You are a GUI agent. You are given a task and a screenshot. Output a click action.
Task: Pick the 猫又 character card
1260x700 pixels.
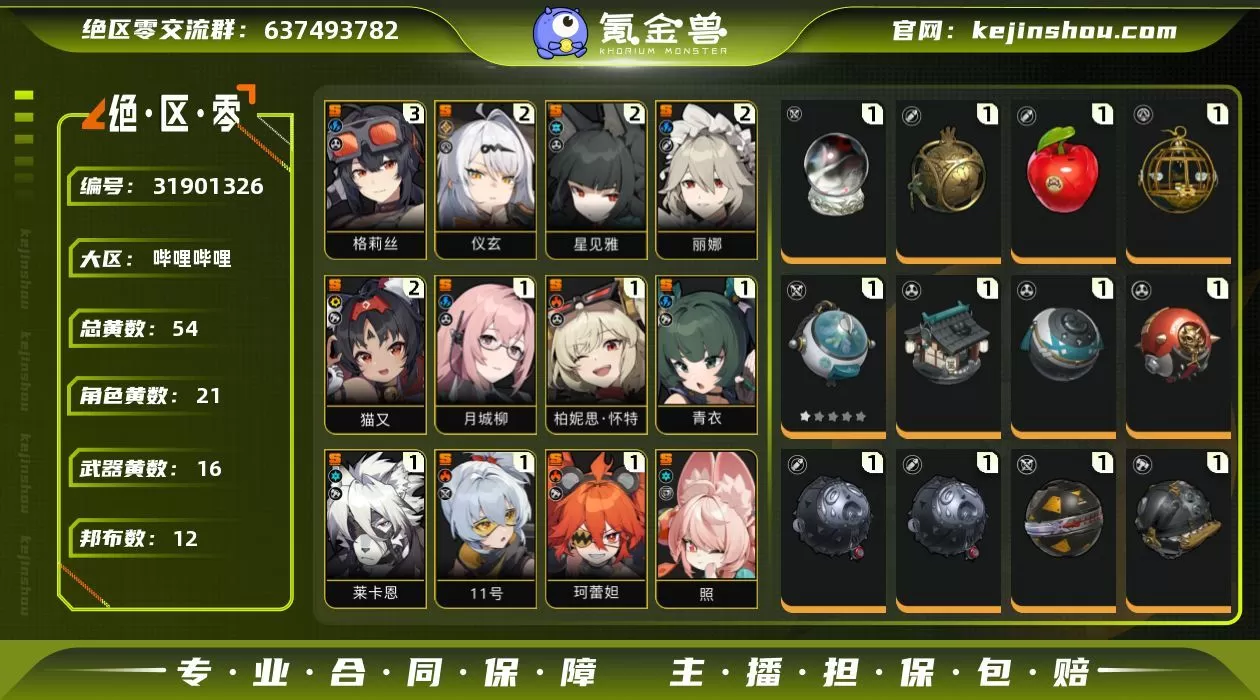(375, 353)
